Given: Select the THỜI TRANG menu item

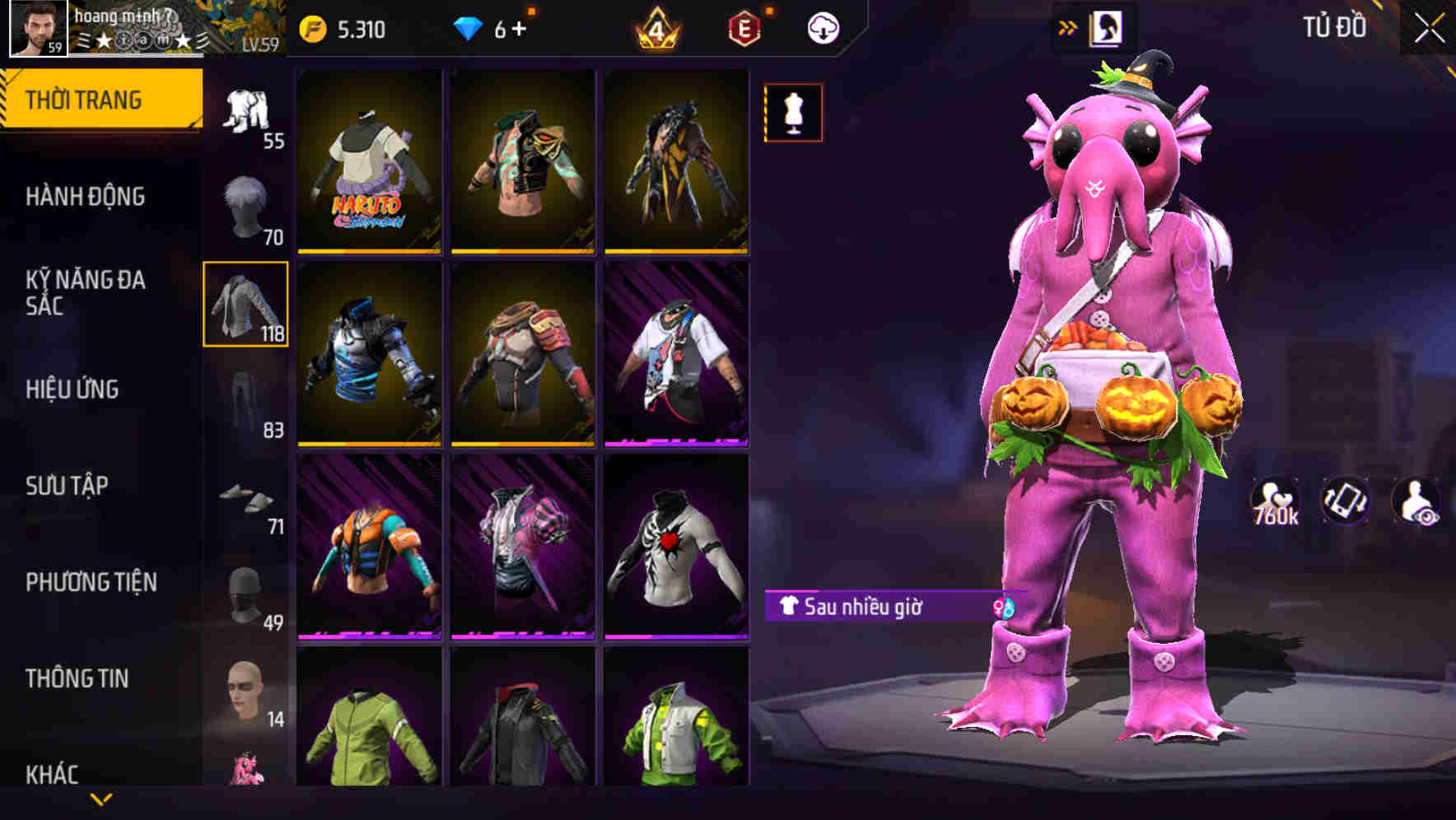Looking at the screenshot, I should (x=86, y=98).
